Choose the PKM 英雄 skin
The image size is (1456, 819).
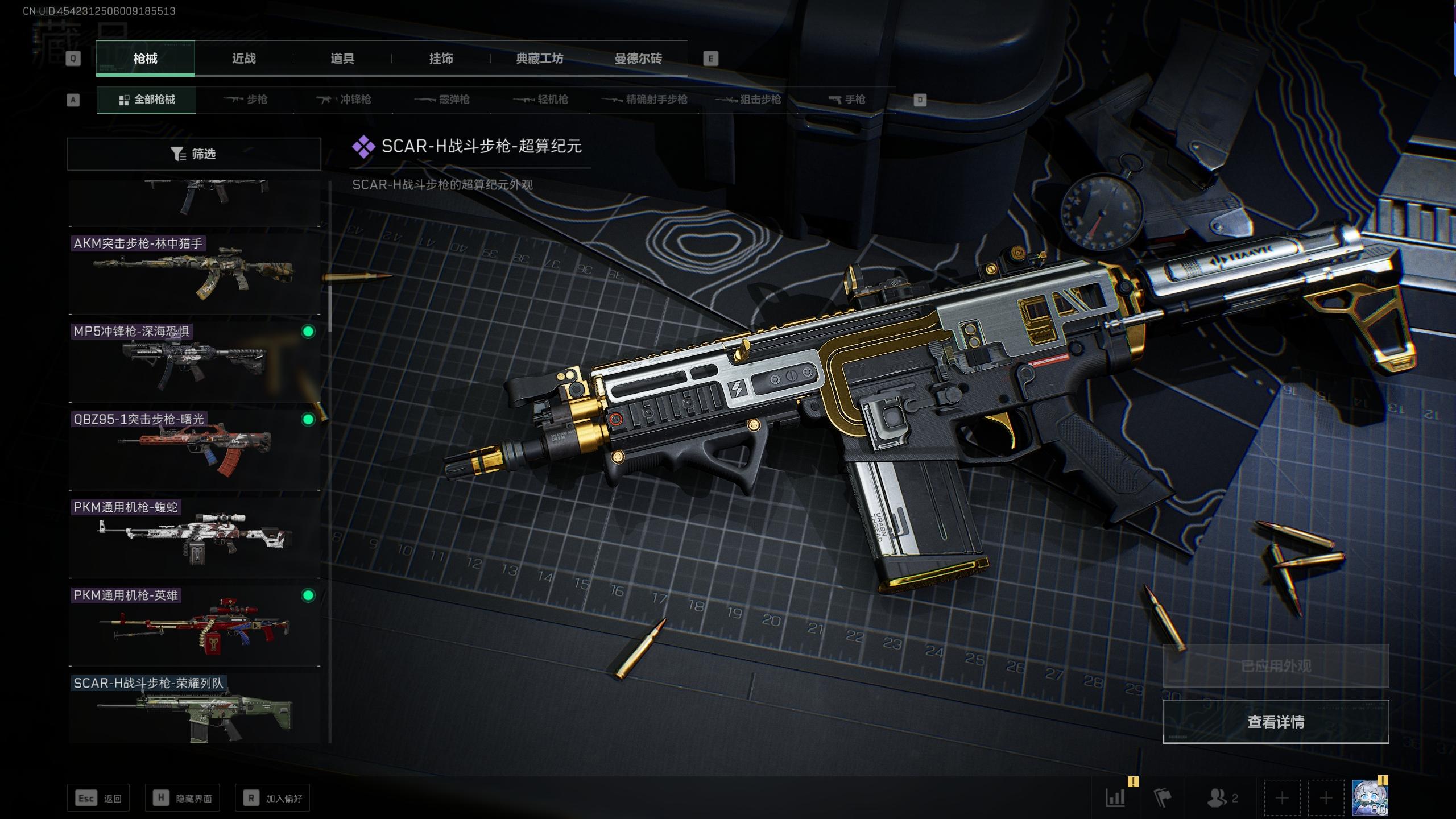(194, 626)
